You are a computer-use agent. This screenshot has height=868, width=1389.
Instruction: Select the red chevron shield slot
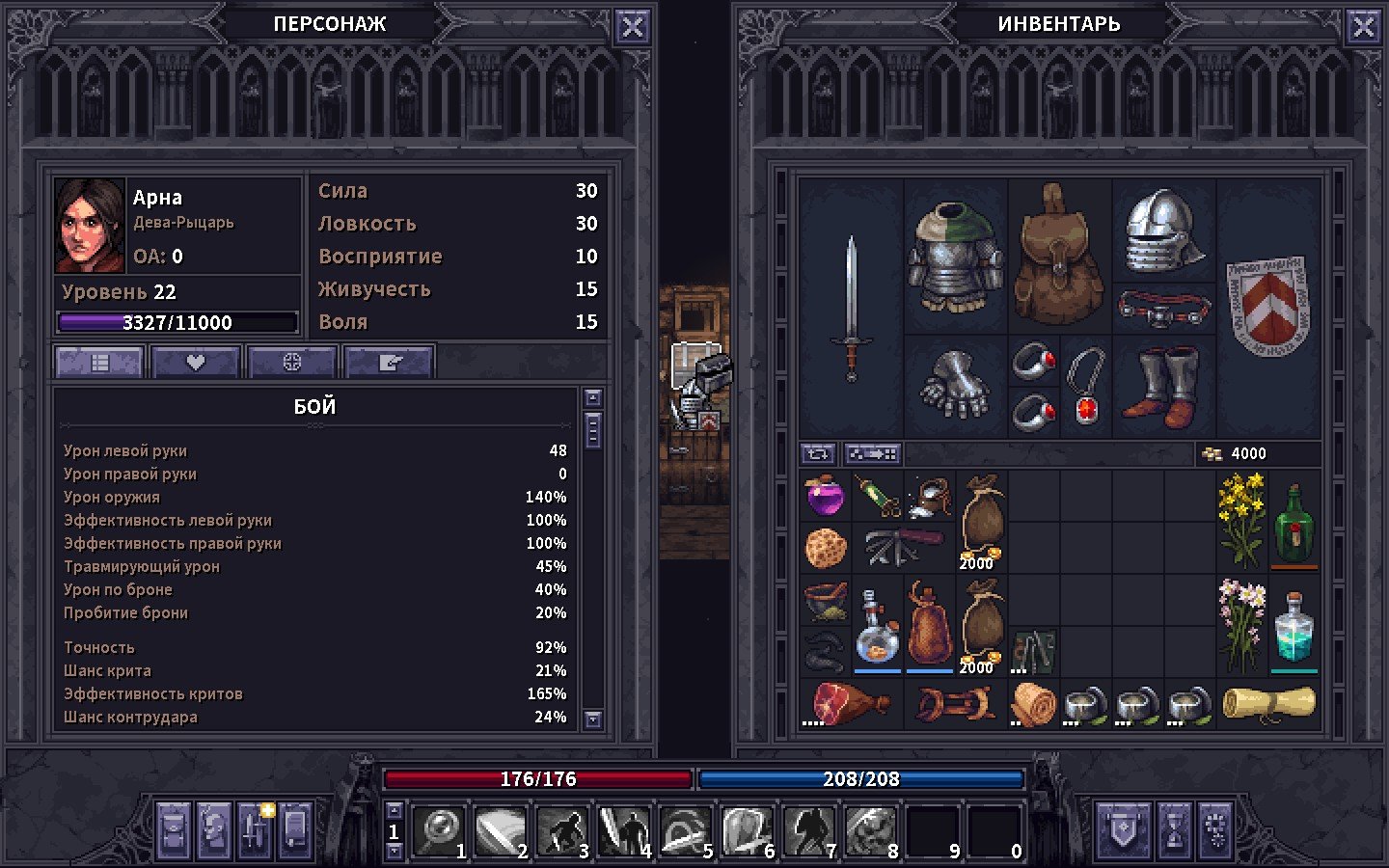click(x=1267, y=307)
